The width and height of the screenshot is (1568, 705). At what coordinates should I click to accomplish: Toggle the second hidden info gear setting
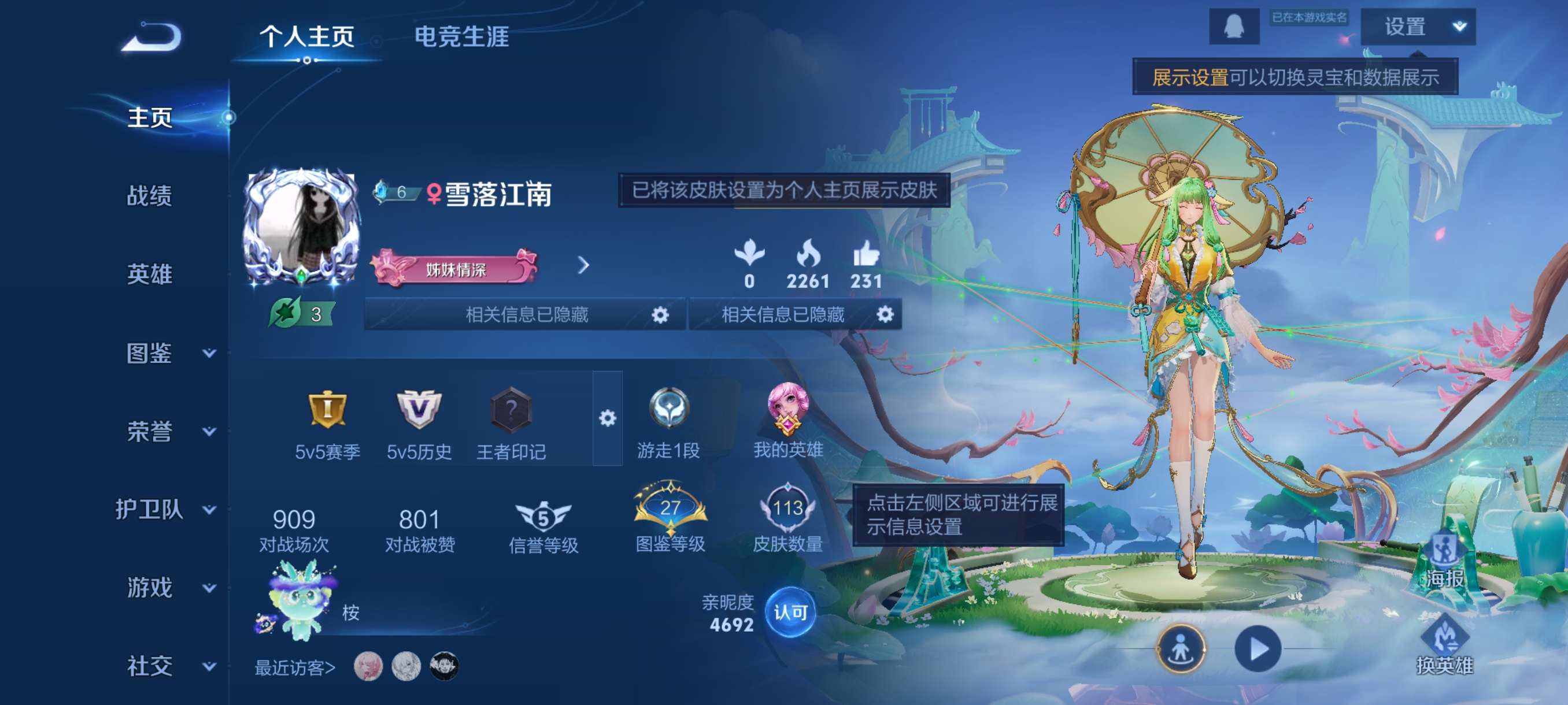click(886, 315)
